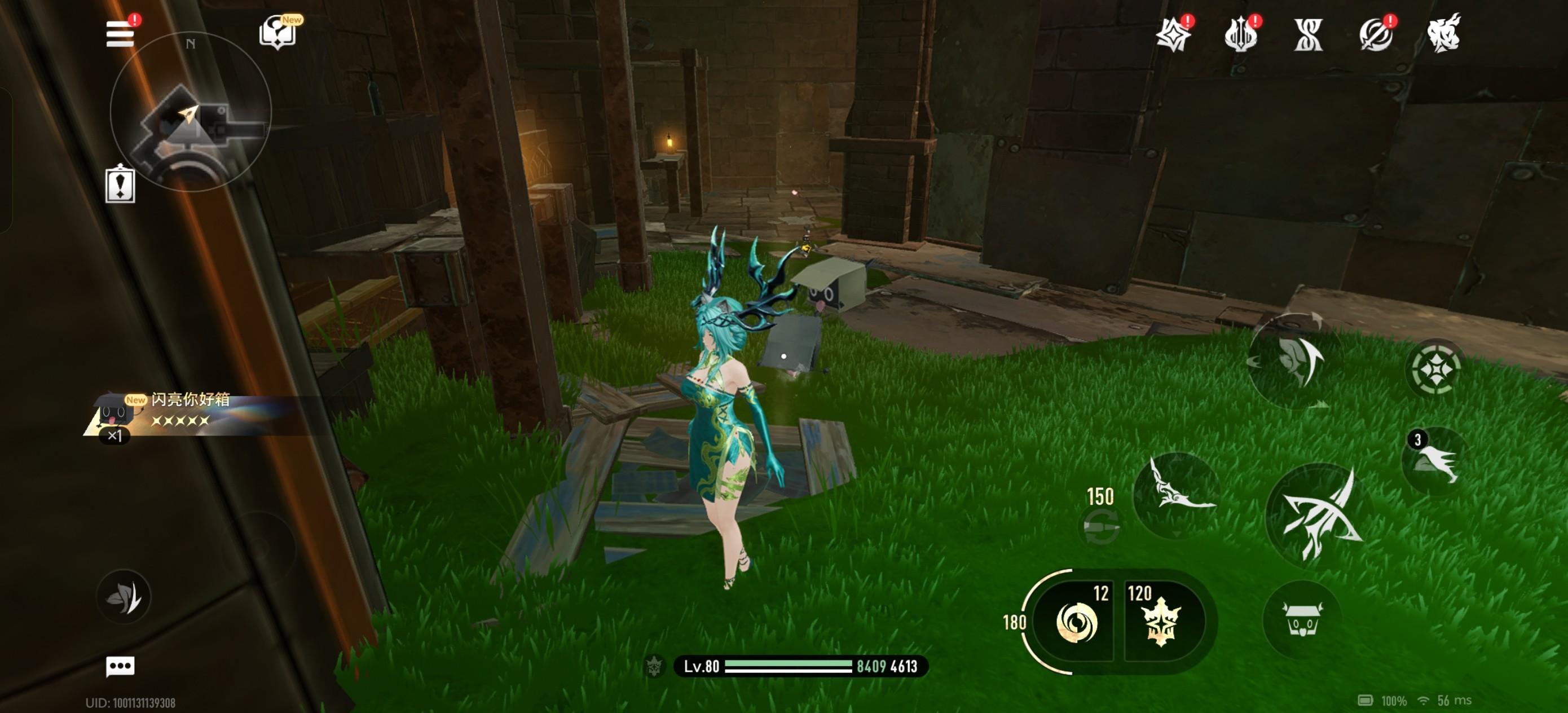Activate the swirl skill costing 12
Screen dimensions: 1568x713
[x=1076, y=622]
